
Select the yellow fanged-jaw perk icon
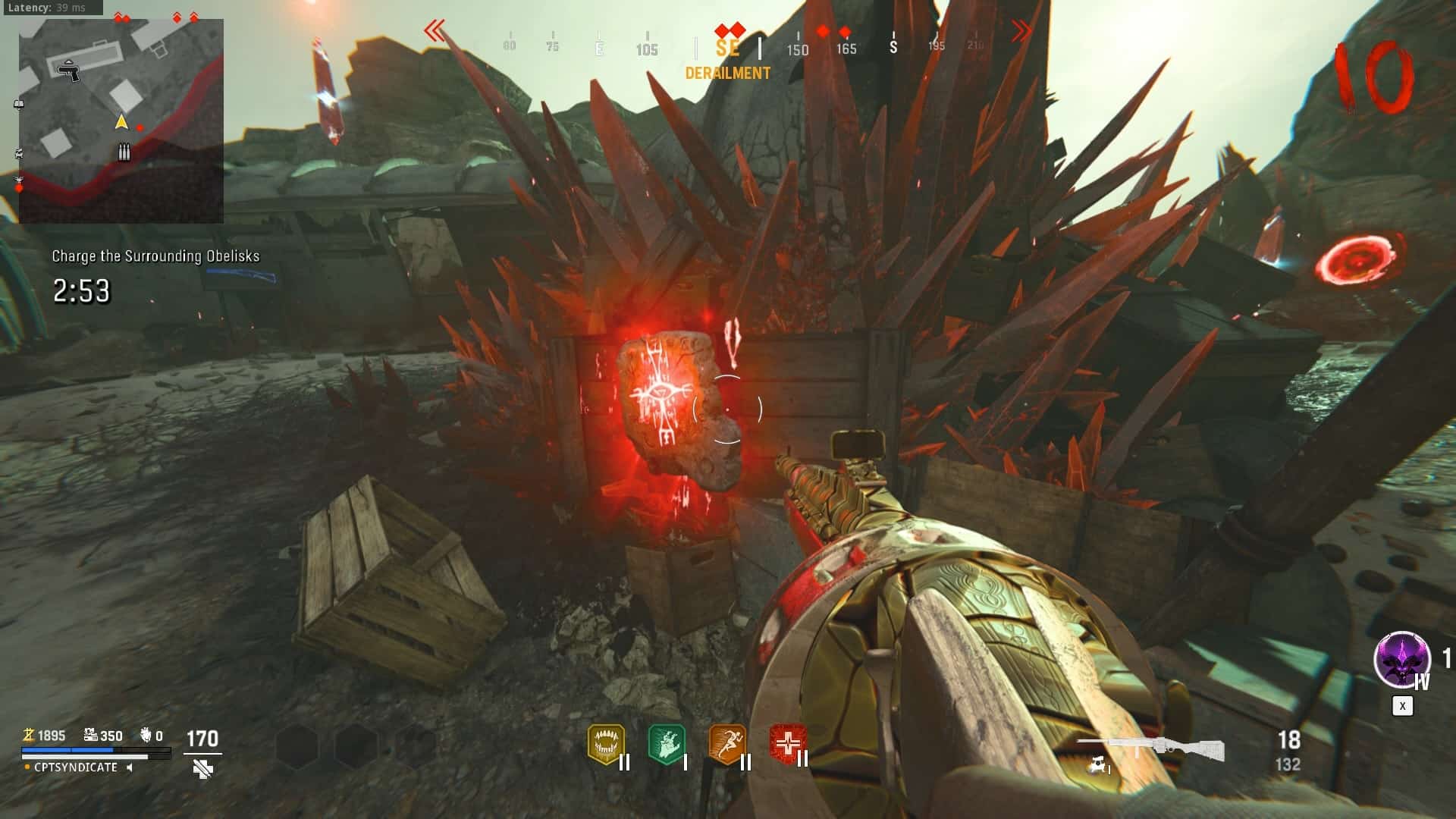point(605,744)
